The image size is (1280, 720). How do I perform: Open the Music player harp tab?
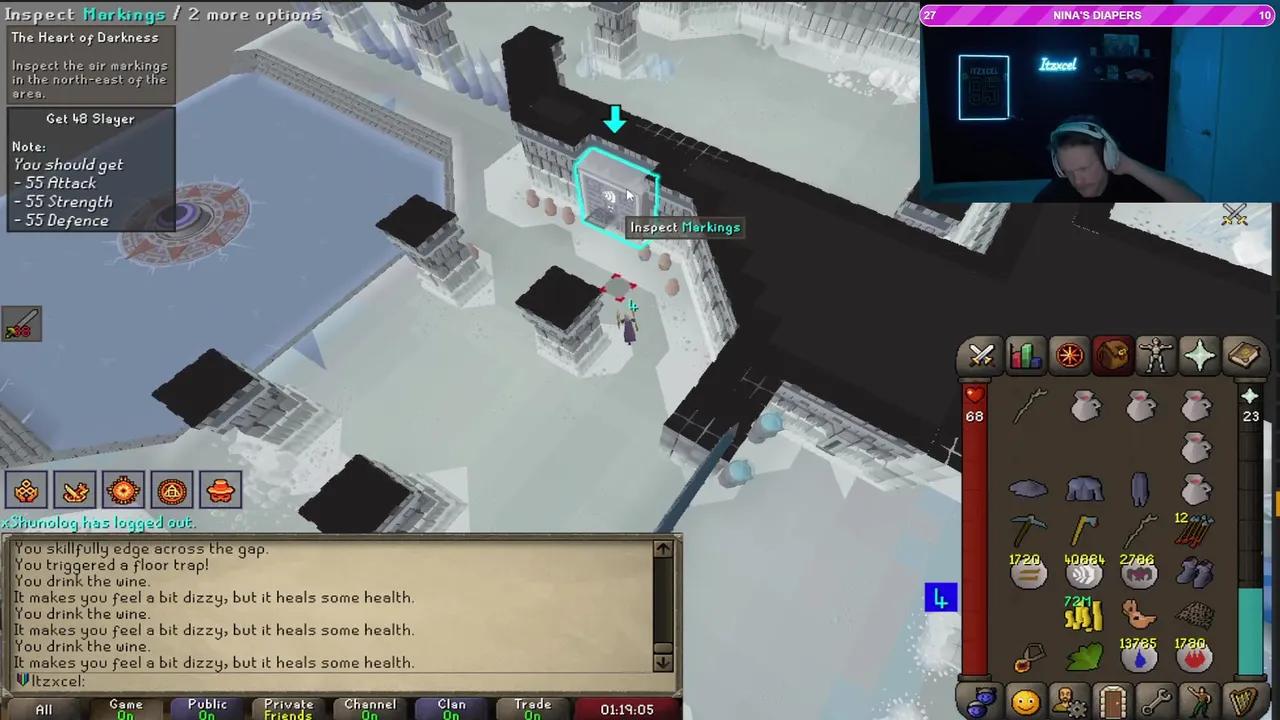point(1243,700)
